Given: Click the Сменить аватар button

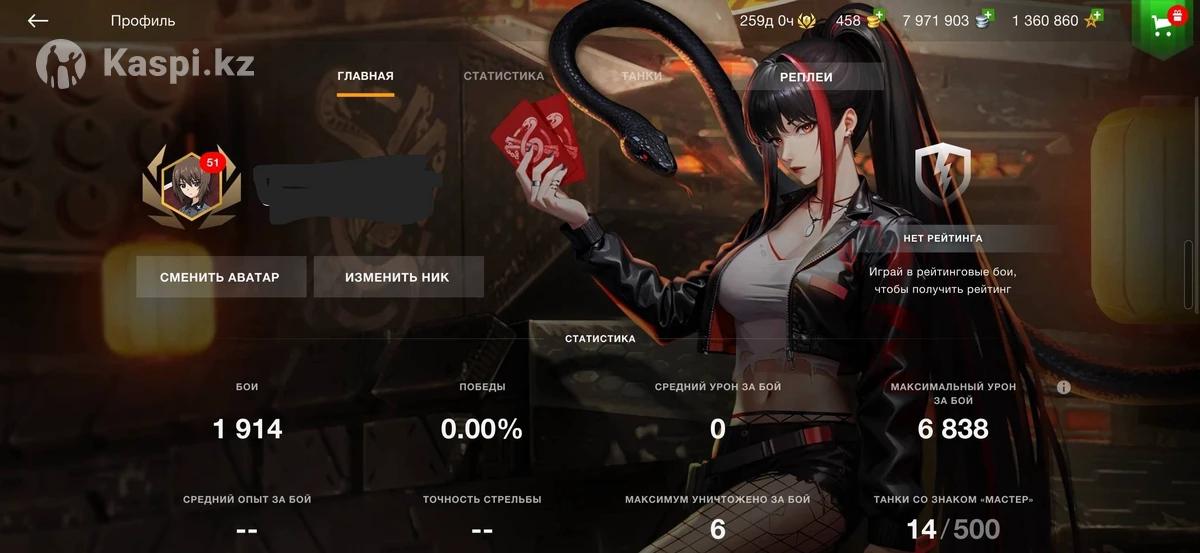Looking at the screenshot, I should tap(220, 277).
